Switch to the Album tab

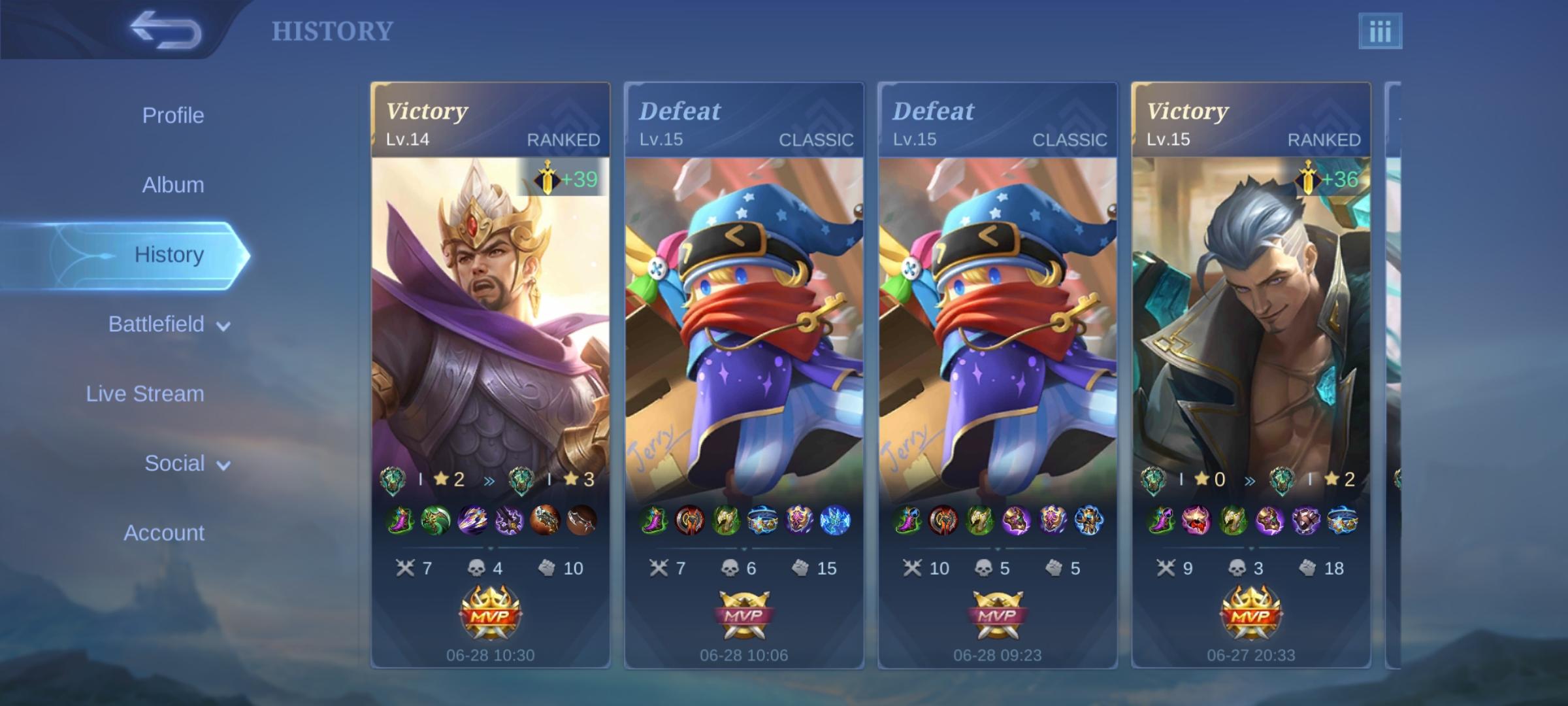173,184
